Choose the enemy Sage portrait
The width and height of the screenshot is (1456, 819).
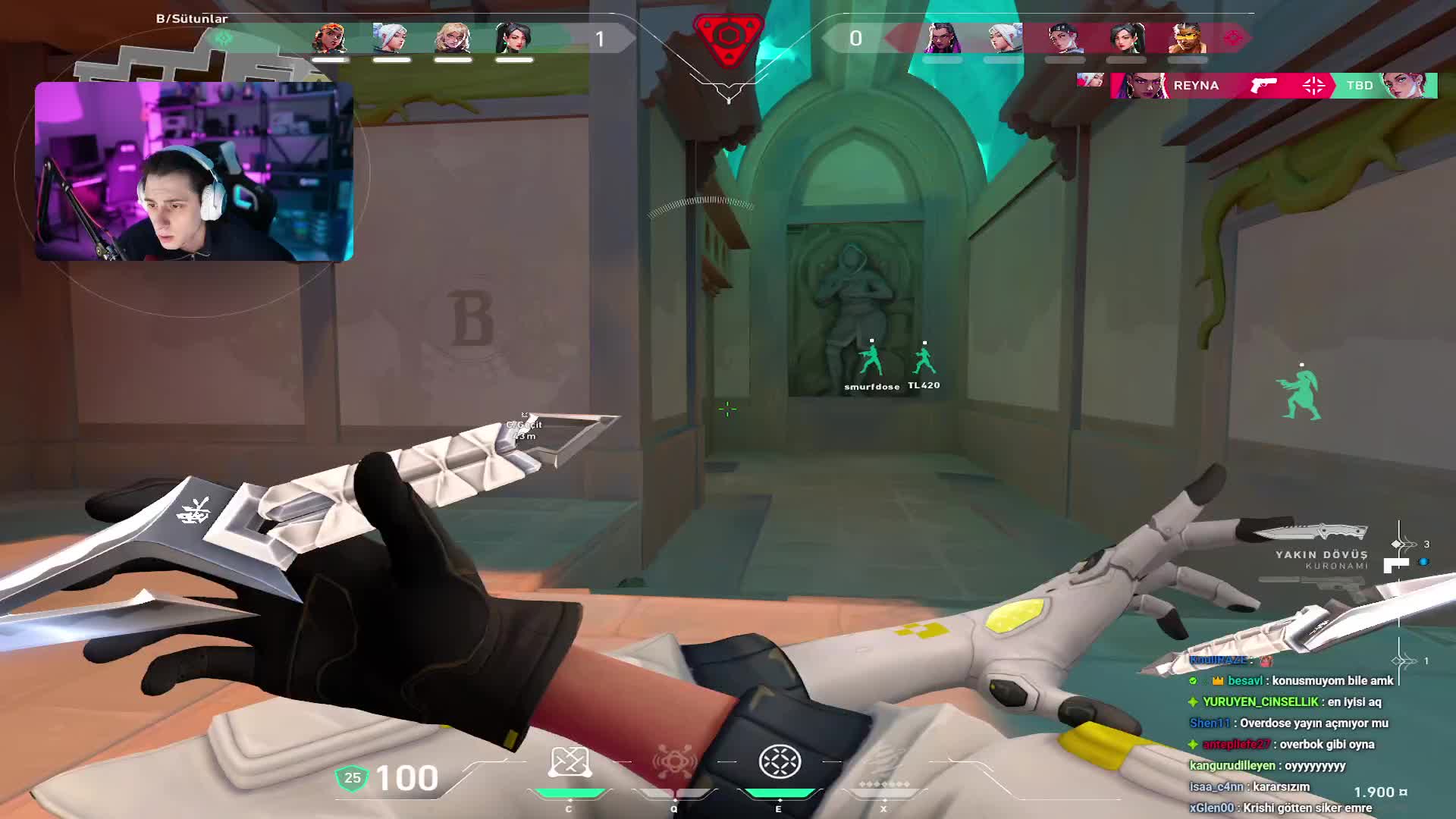coord(1126,38)
